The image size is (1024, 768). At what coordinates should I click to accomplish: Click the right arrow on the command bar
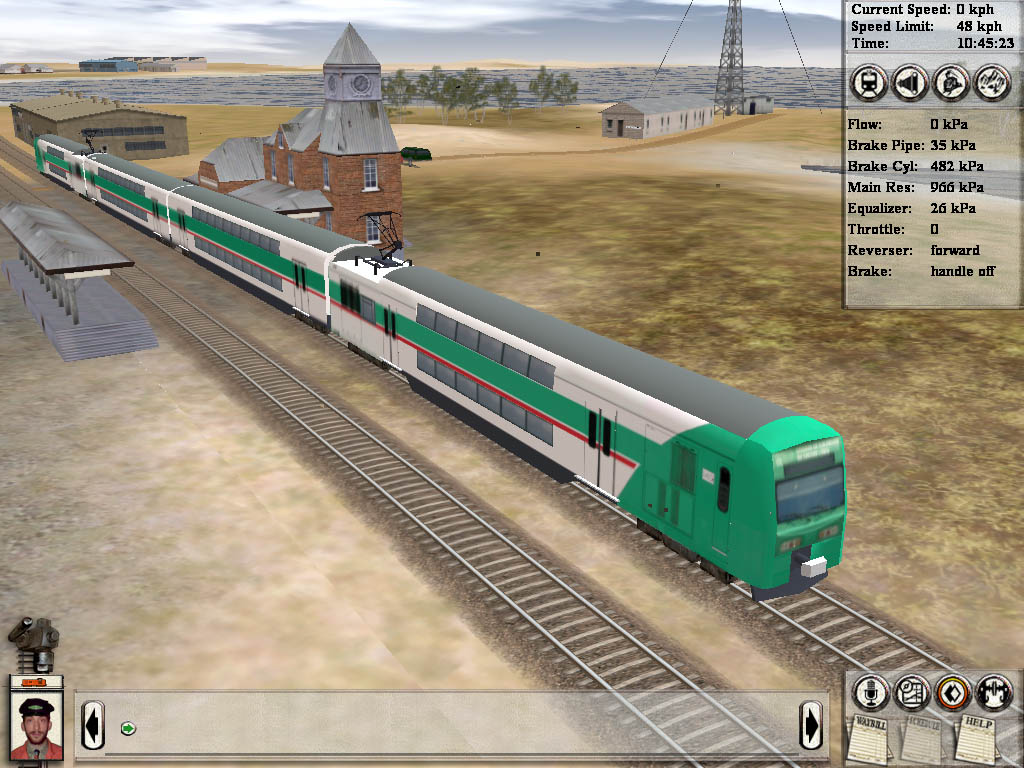[x=811, y=724]
